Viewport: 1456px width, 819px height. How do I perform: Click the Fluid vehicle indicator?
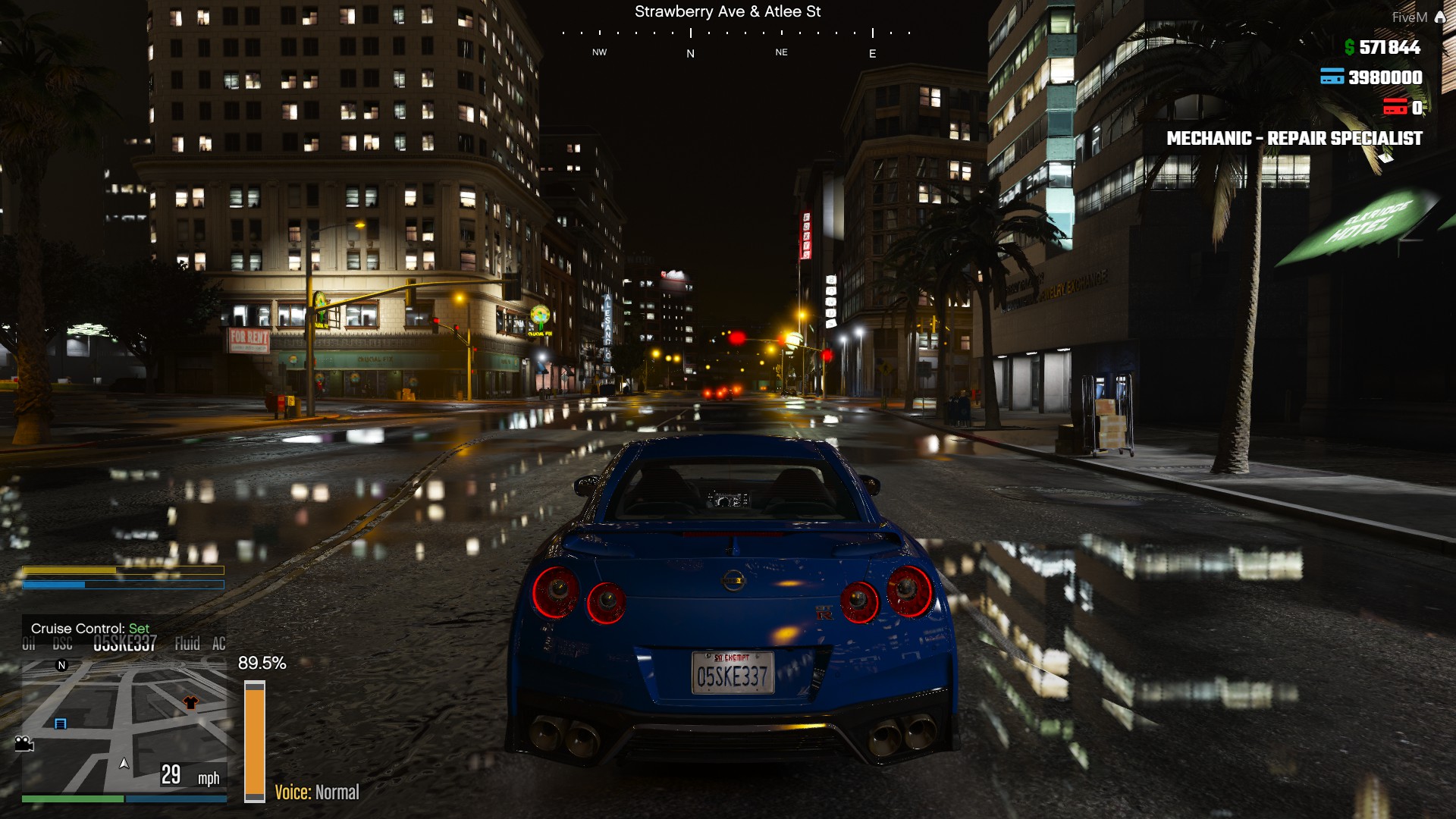point(187,644)
